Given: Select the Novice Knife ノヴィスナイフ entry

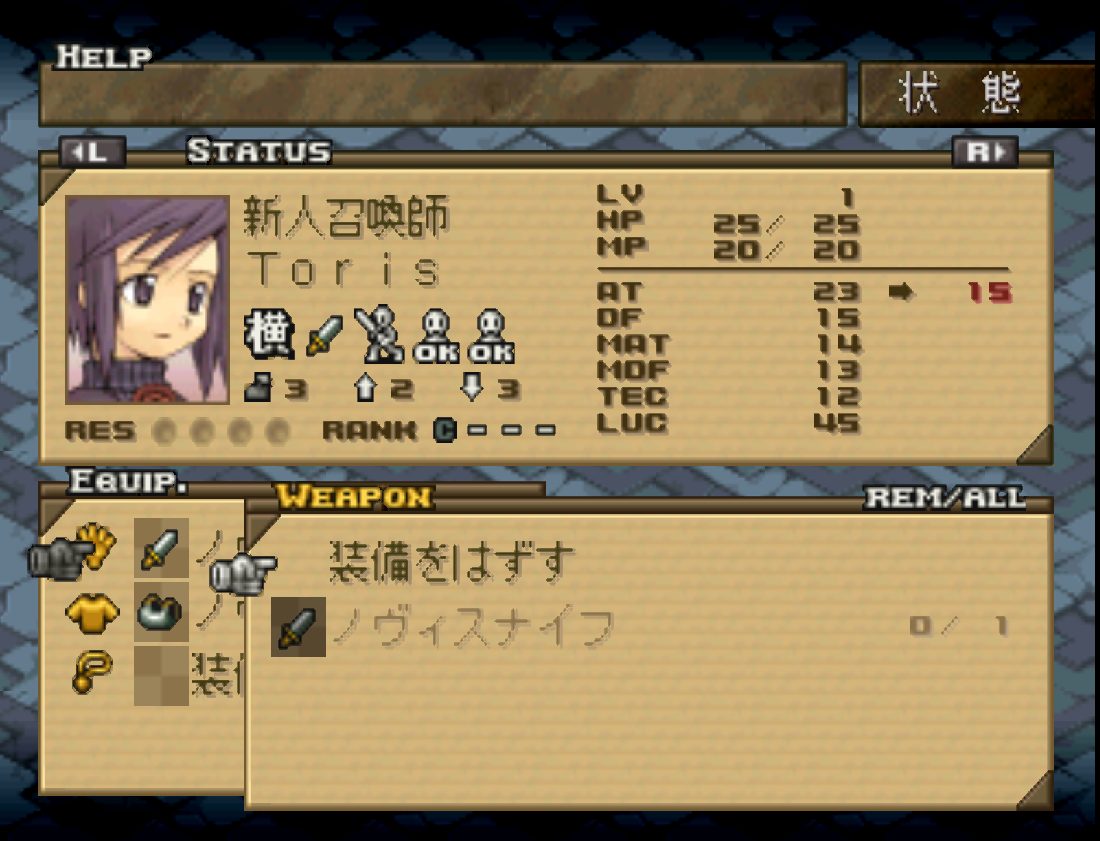Looking at the screenshot, I should [x=472, y=628].
